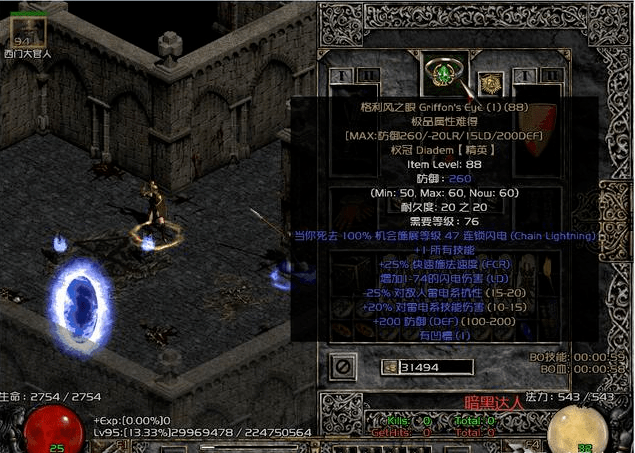The height and width of the screenshot is (453, 635).
Task: Click the gold amount button showing 31494
Action: click(x=390, y=367)
